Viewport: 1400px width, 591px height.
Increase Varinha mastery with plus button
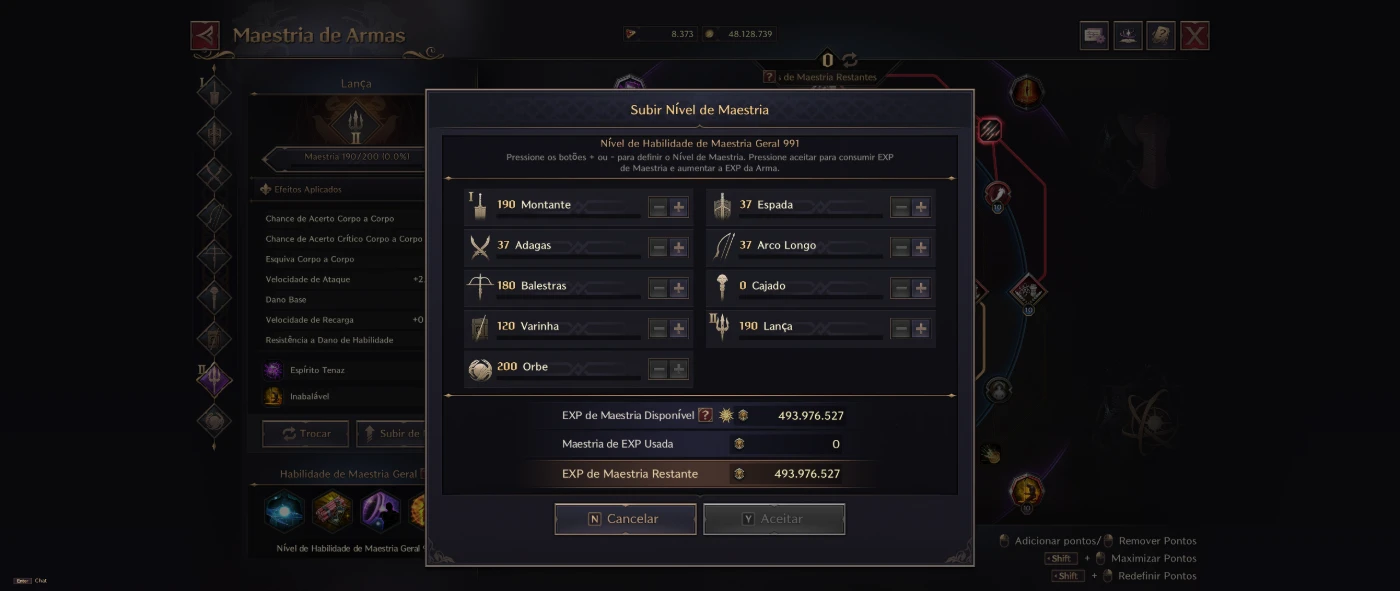679,328
